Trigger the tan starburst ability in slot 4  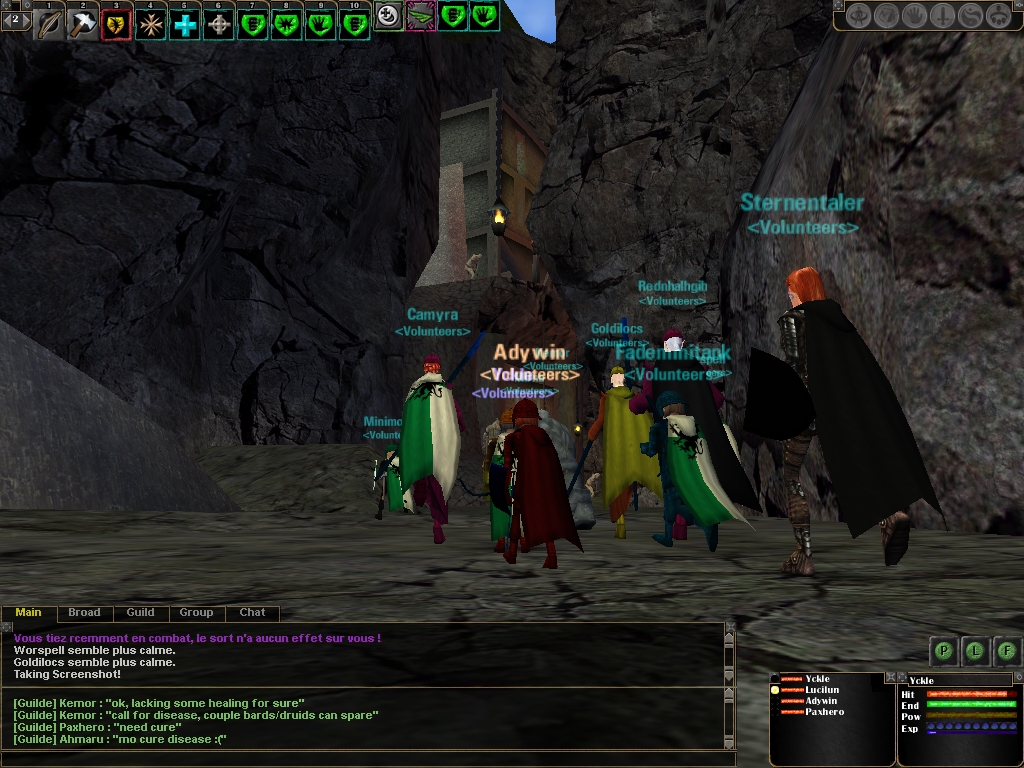pos(151,24)
